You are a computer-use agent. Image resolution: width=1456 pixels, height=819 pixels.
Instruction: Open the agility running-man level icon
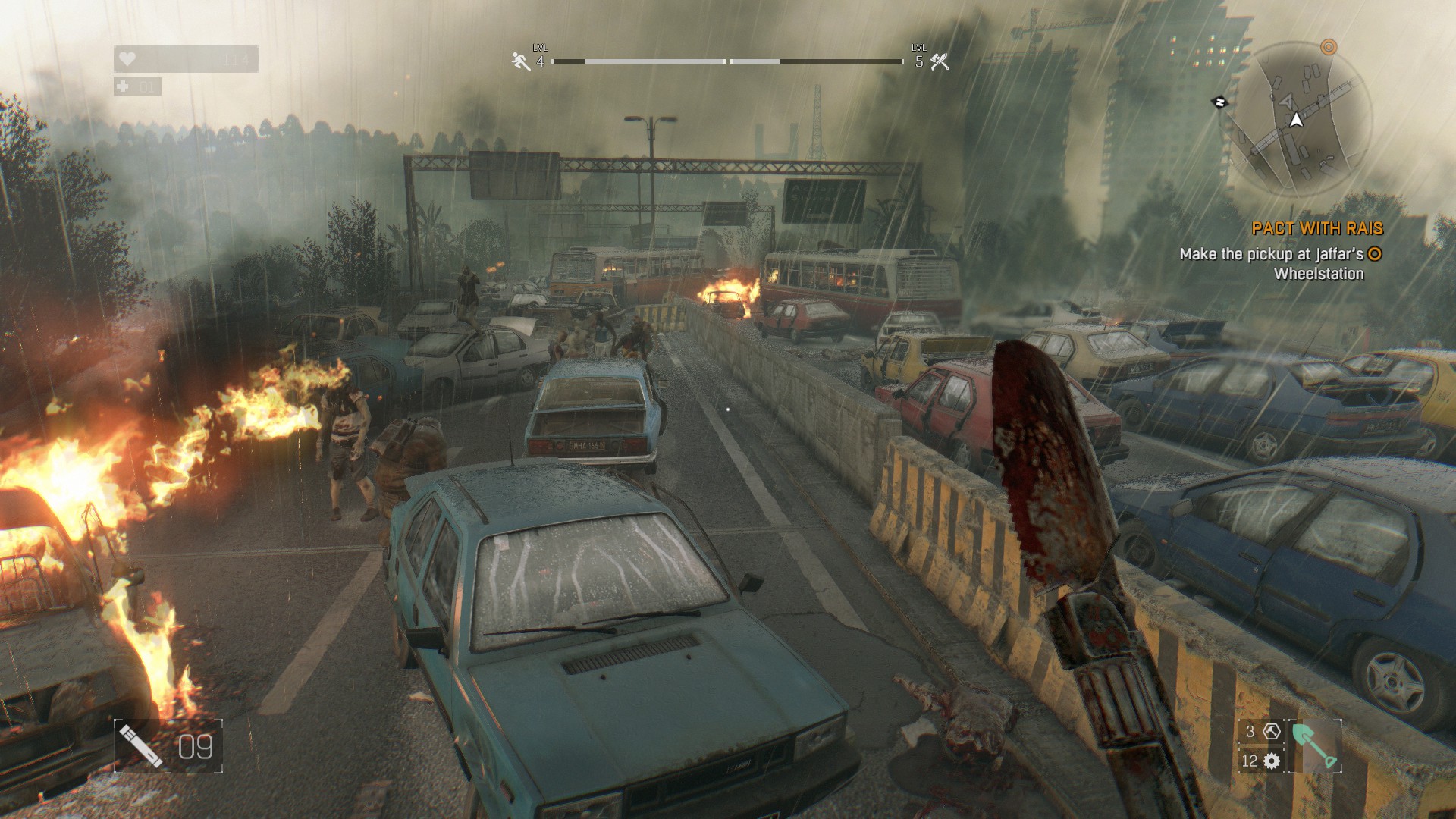(x=520, y=61)
